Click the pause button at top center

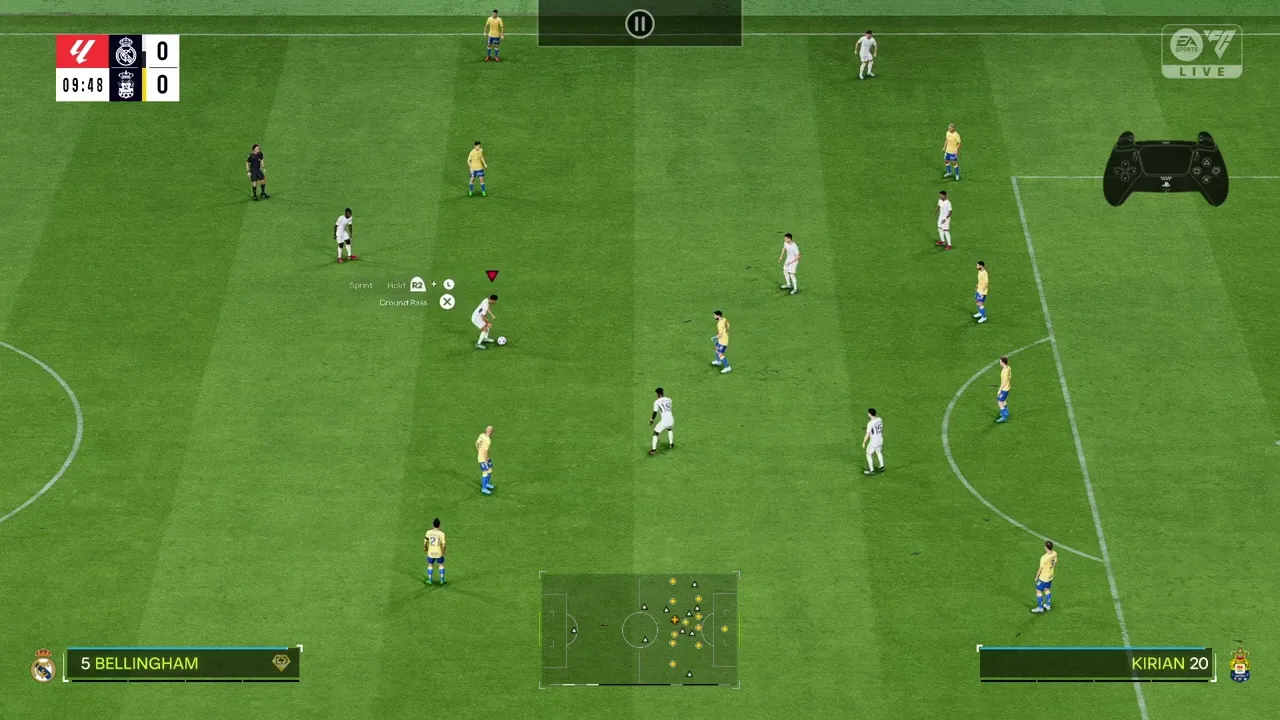point(640,24)
